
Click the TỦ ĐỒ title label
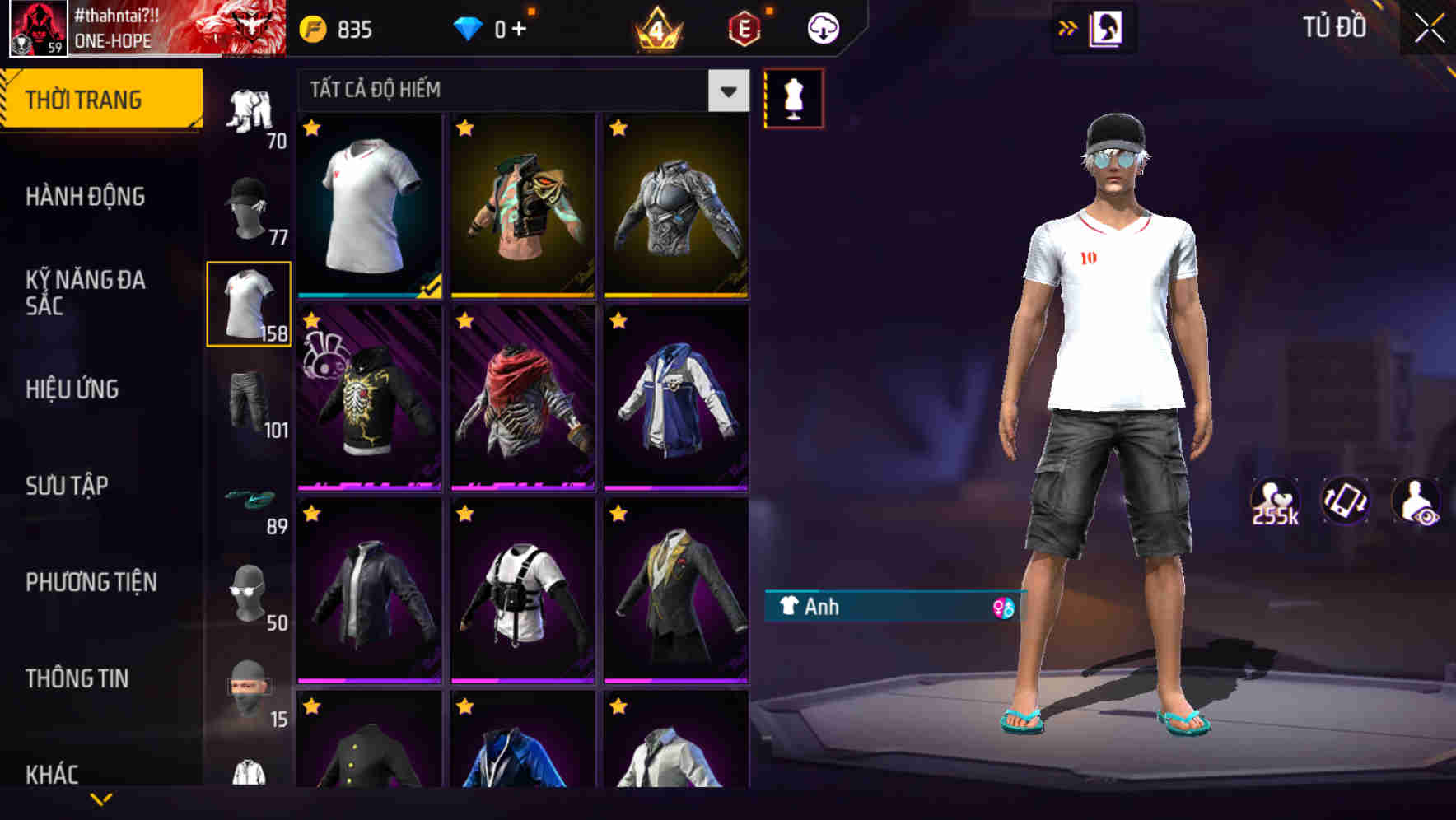(x=1337, y=27)
